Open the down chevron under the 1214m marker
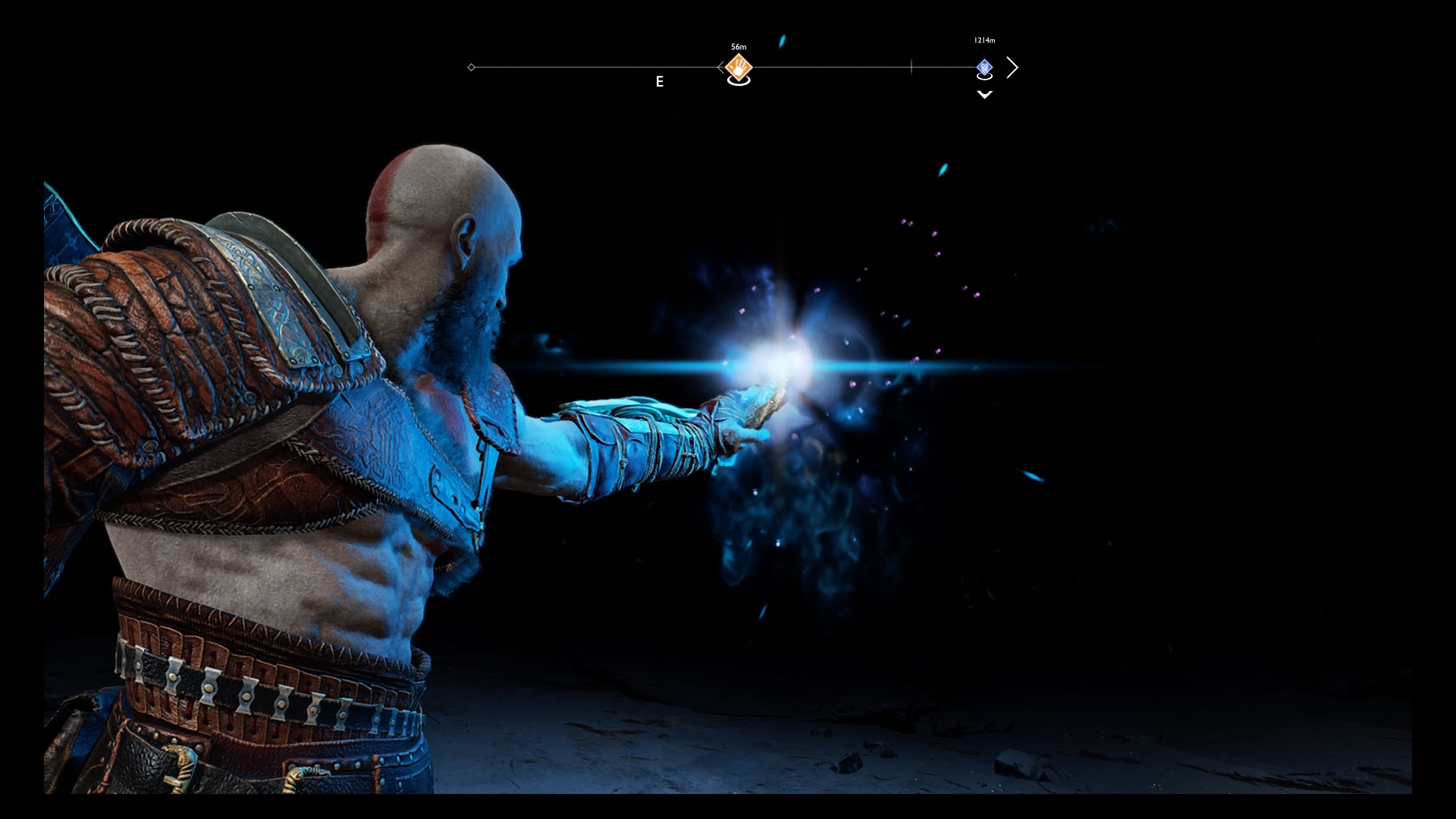1456x819 pixels. click(984, 95)
